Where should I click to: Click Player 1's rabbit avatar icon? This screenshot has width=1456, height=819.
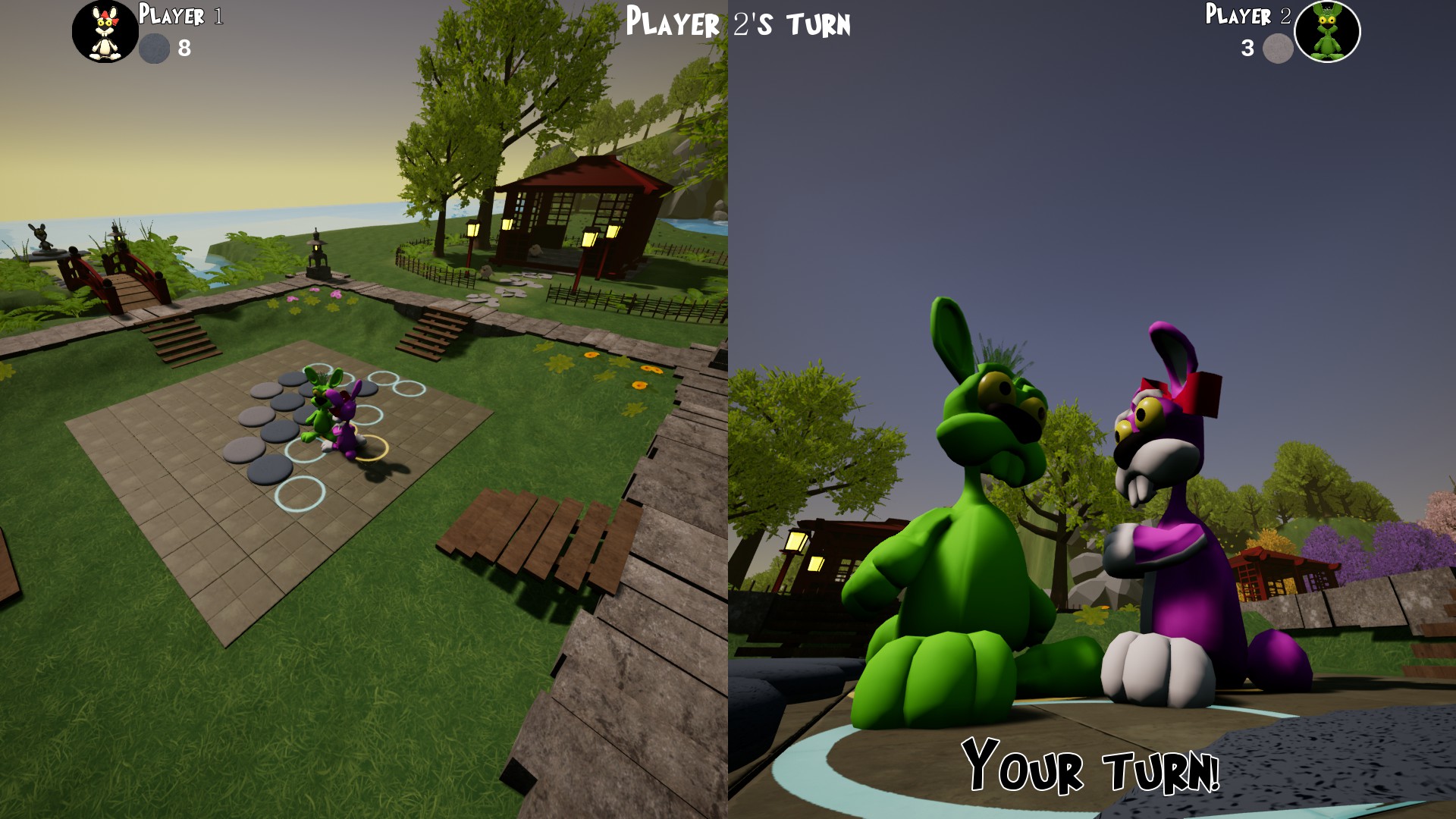click(x=105, y=32)
